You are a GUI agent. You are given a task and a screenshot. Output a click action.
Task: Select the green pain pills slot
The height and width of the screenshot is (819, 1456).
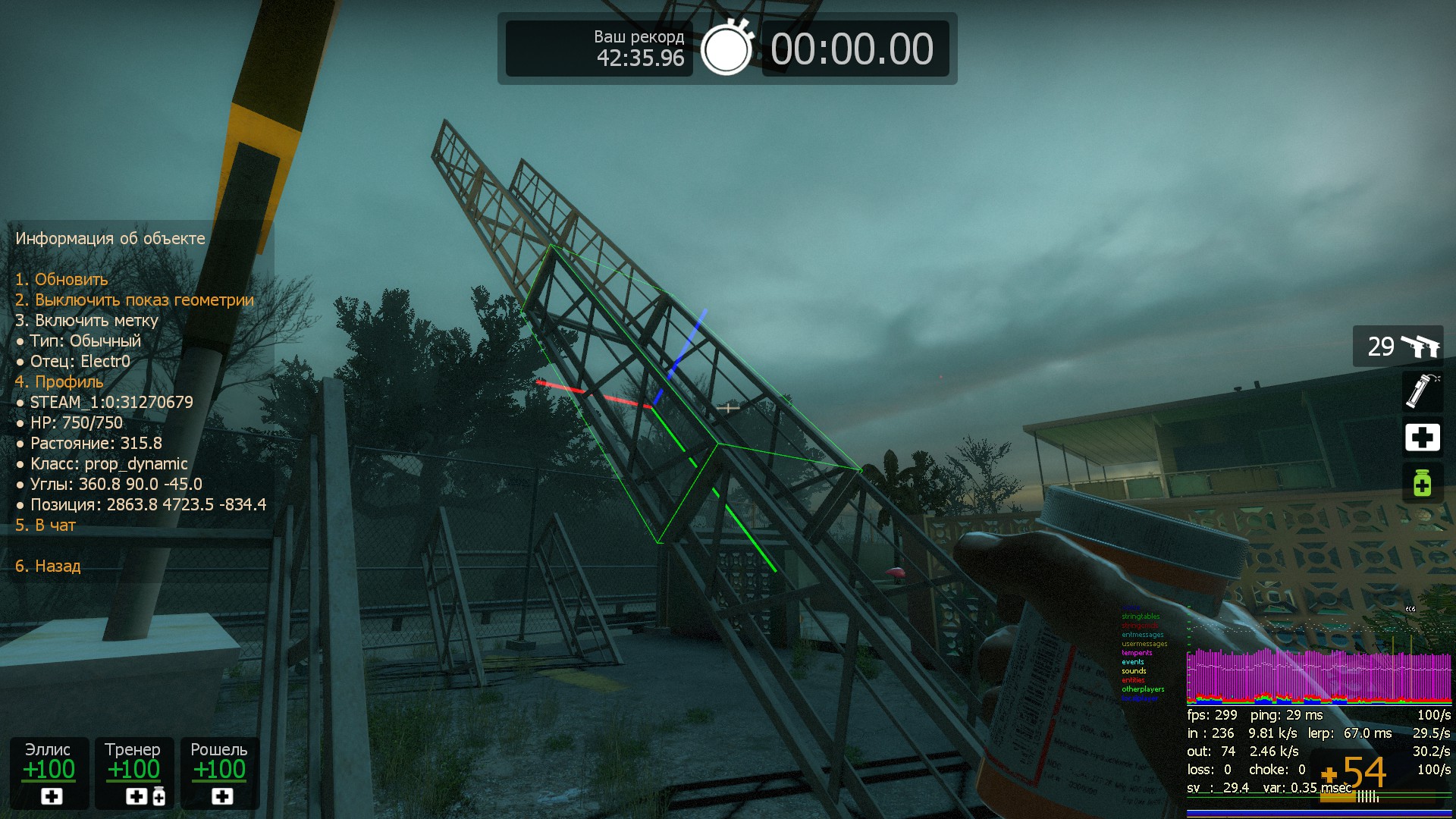click(x=1422, y=483)
